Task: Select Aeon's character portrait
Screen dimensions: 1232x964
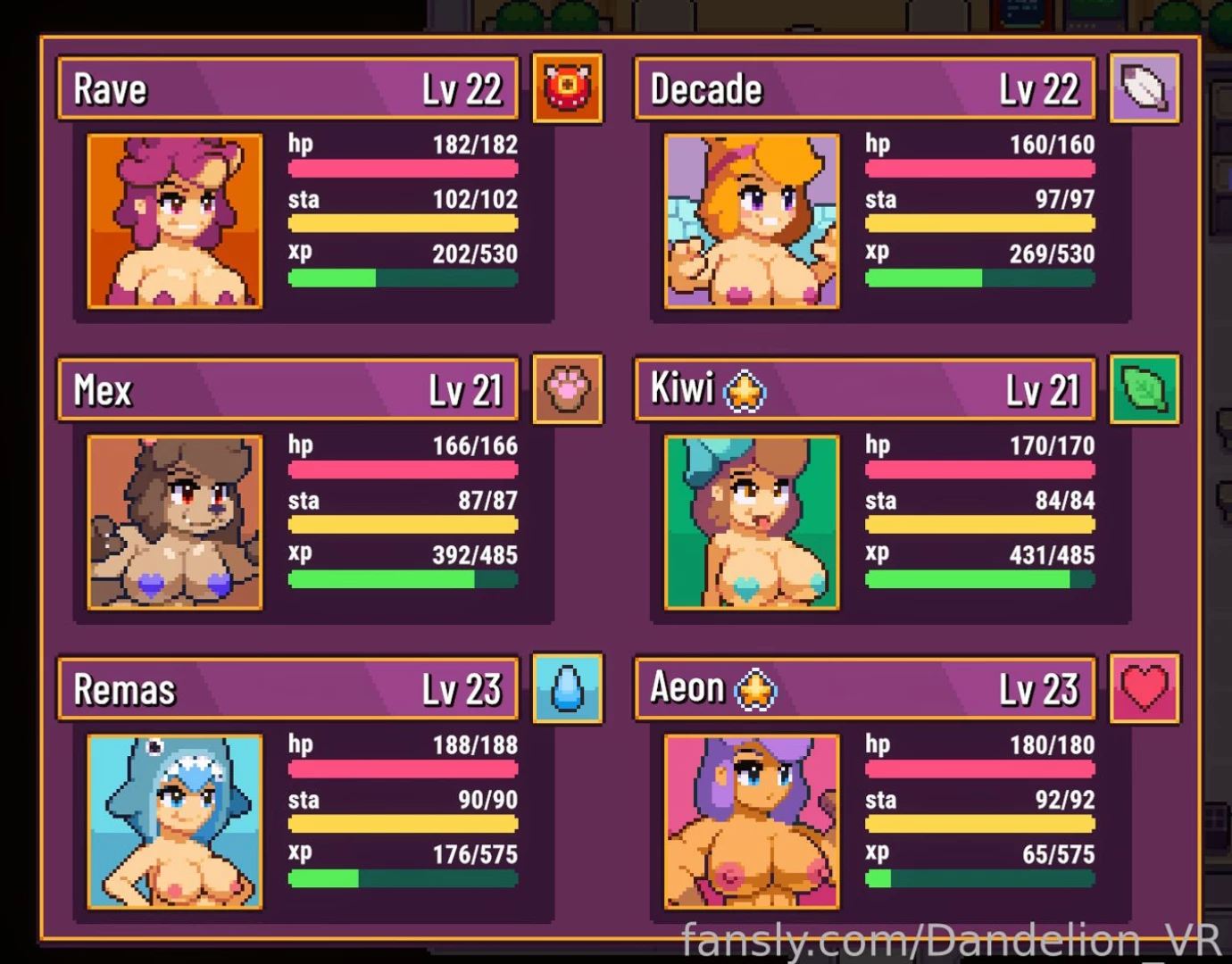Action: [750, 821]
